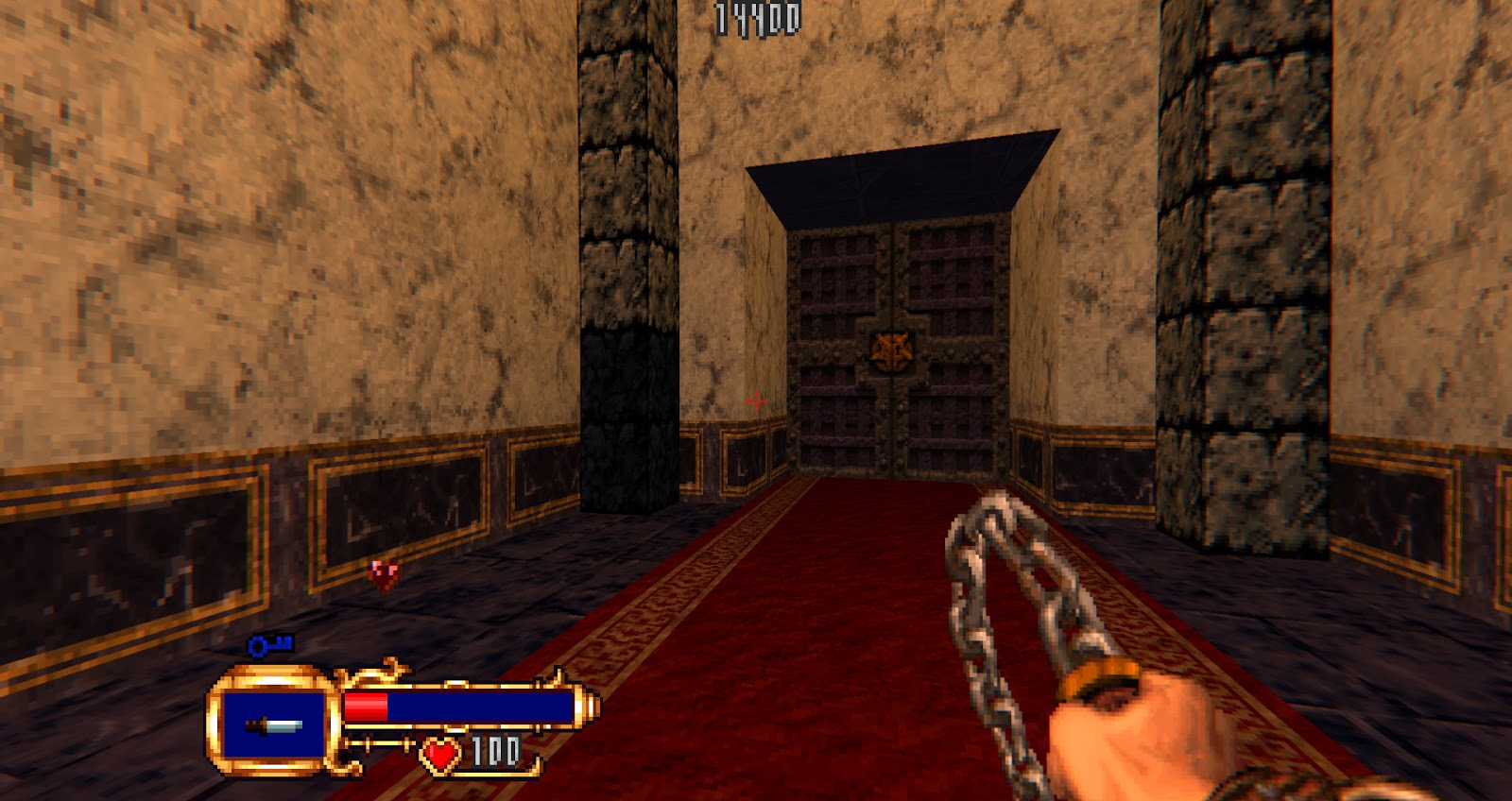Select the dagger sub-weapon in the inventory slot
Screen dimensions: 1512x801
[272, 726]
